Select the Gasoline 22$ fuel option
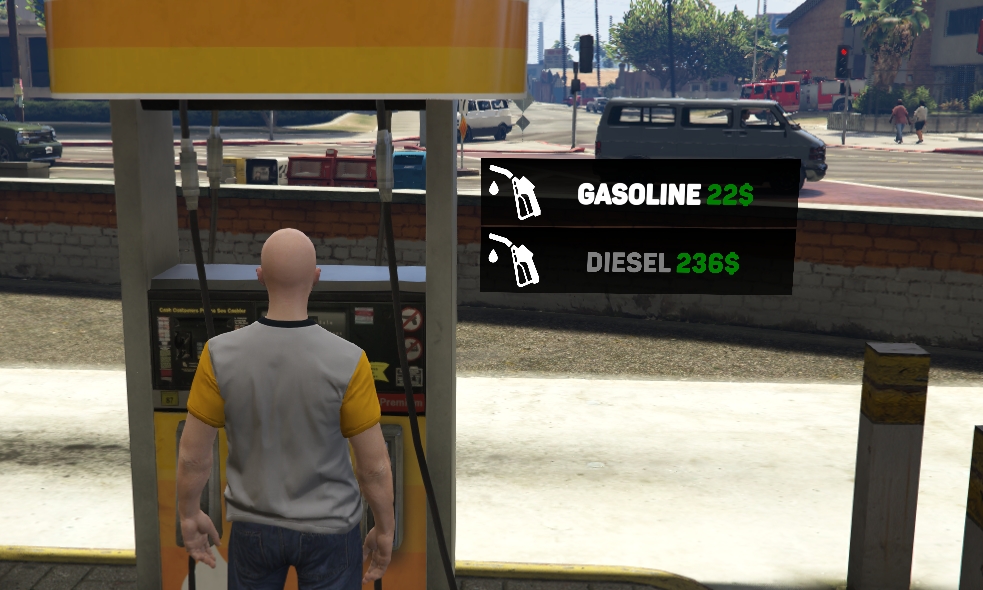 pyautogui.click(x=640, y=194)
